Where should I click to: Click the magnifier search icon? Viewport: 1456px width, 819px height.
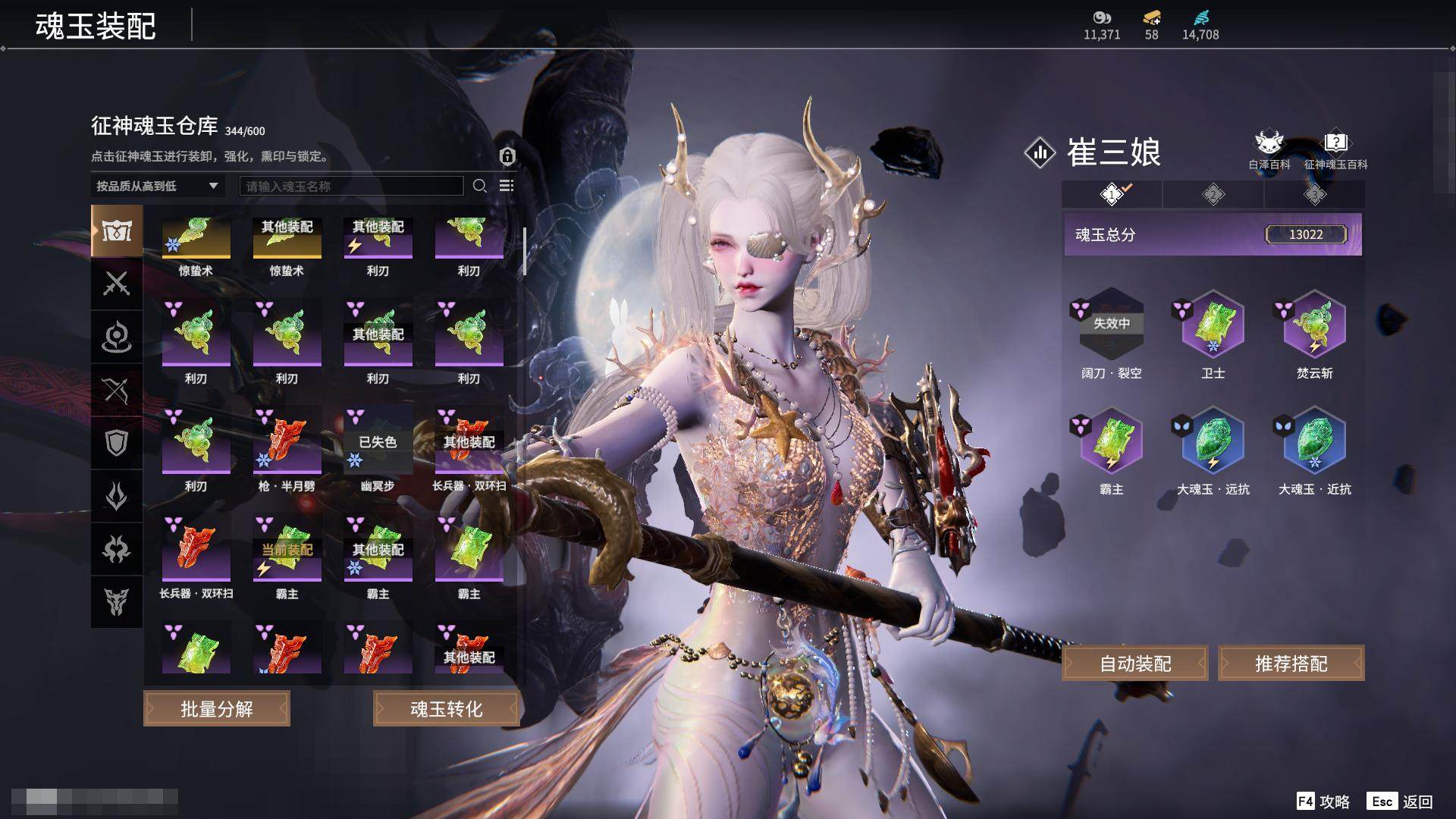[479, 186]
